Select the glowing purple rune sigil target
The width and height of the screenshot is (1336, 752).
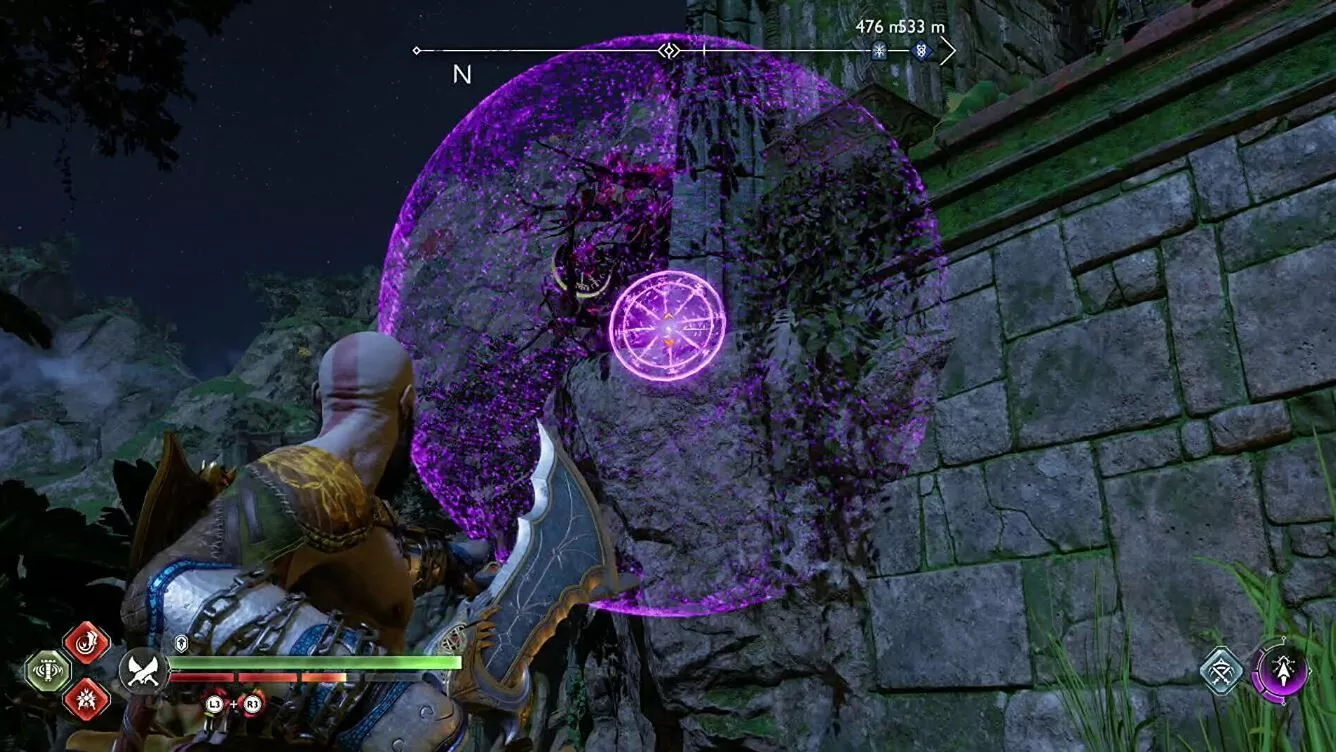tap(665, 326)
